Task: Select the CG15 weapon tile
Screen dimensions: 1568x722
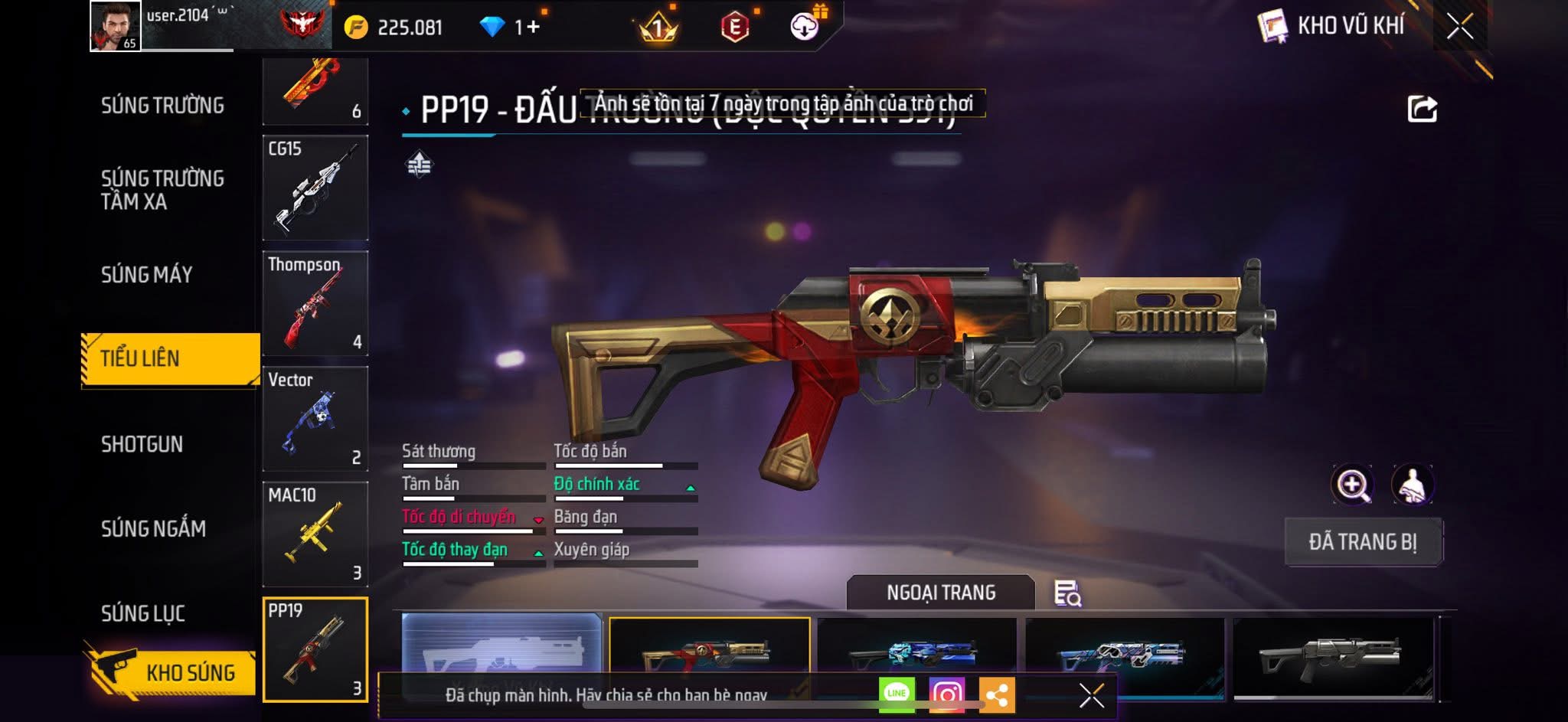Action: (x=315, y=188)
